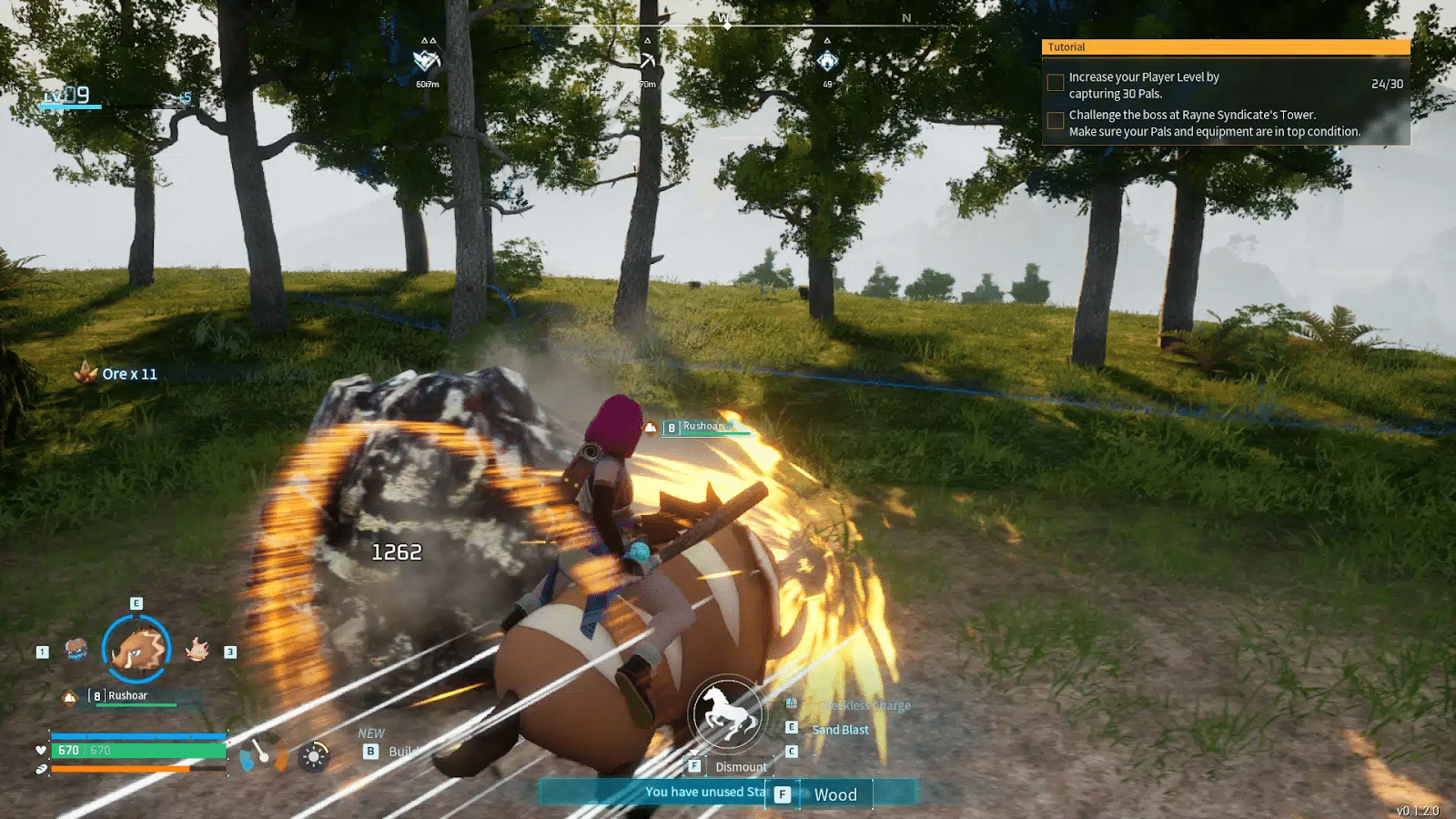Click the sun time-of-day dial

314,756
